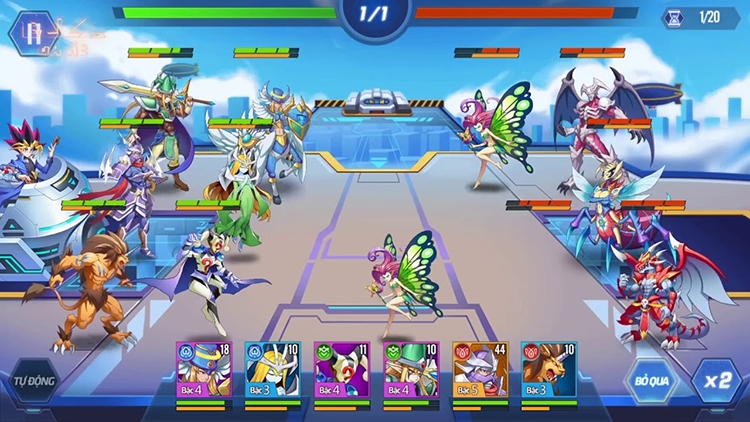Activate the purple ninja hero card numbered 44
Image resolution: width=750 pixels, height=422 pixels.
pyautogui.click(x=480, y=370)
